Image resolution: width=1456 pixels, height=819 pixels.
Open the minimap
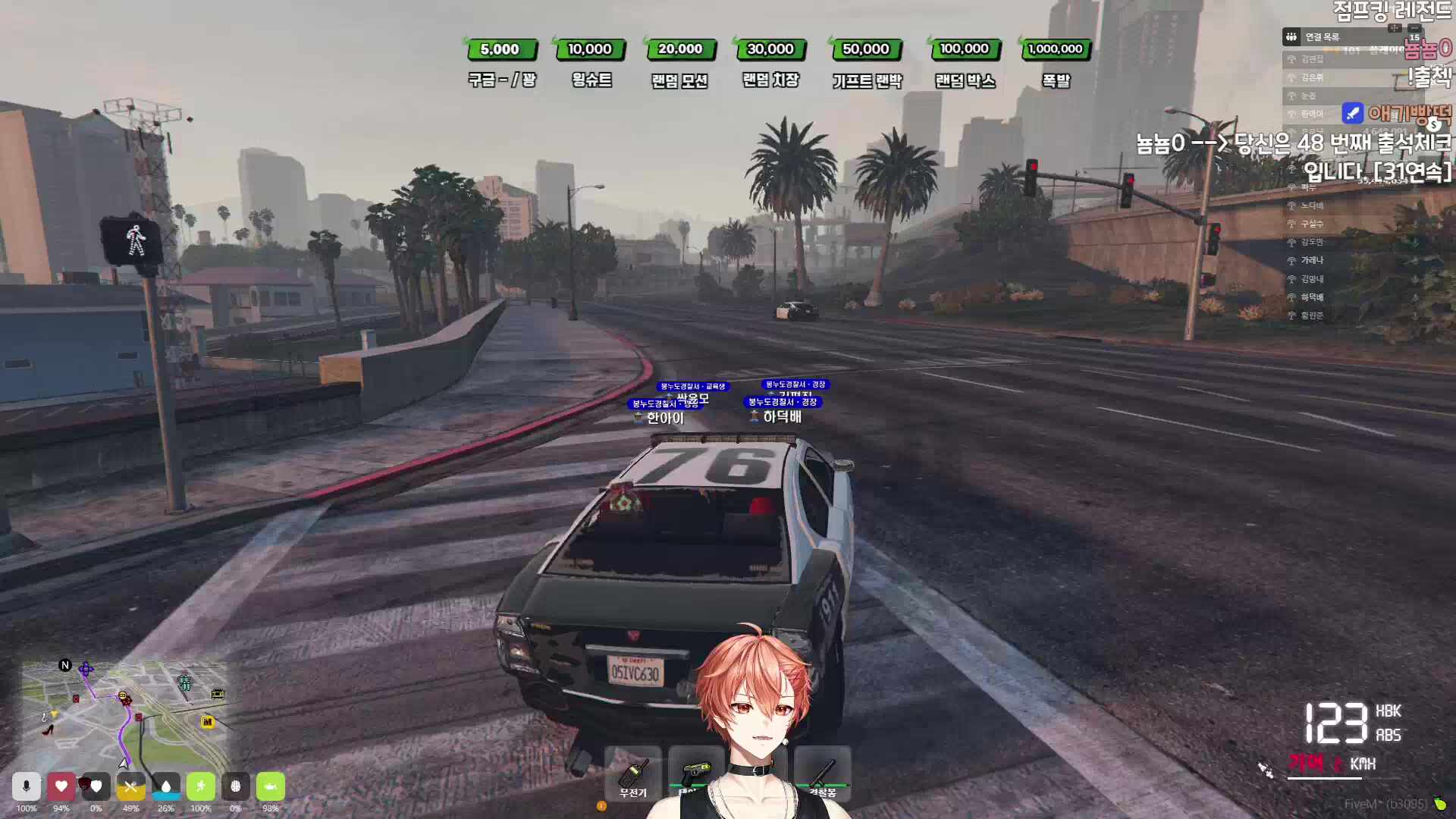[125, 713]
